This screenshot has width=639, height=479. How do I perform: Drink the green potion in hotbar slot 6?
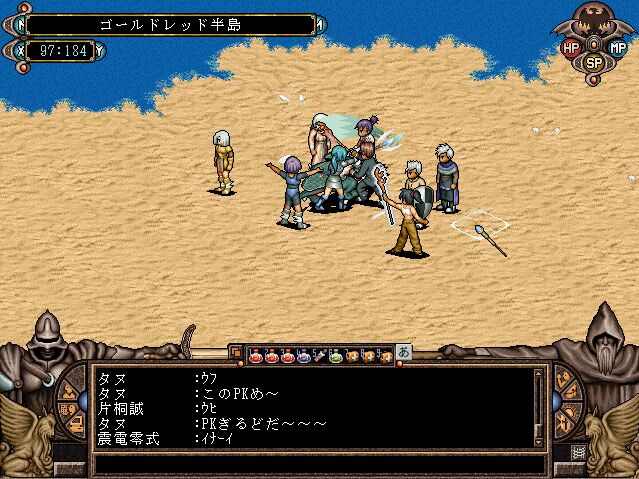point(337,353)
